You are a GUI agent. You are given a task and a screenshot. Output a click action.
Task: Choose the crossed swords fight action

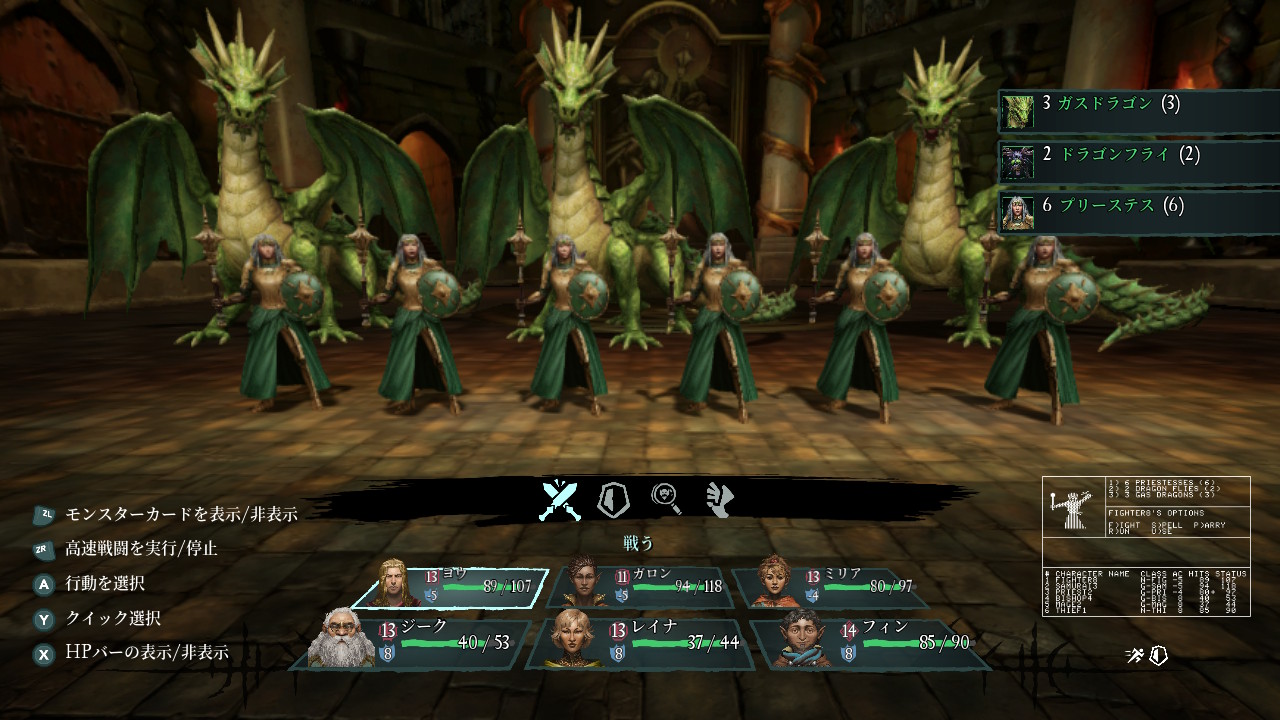click(561, 499)
